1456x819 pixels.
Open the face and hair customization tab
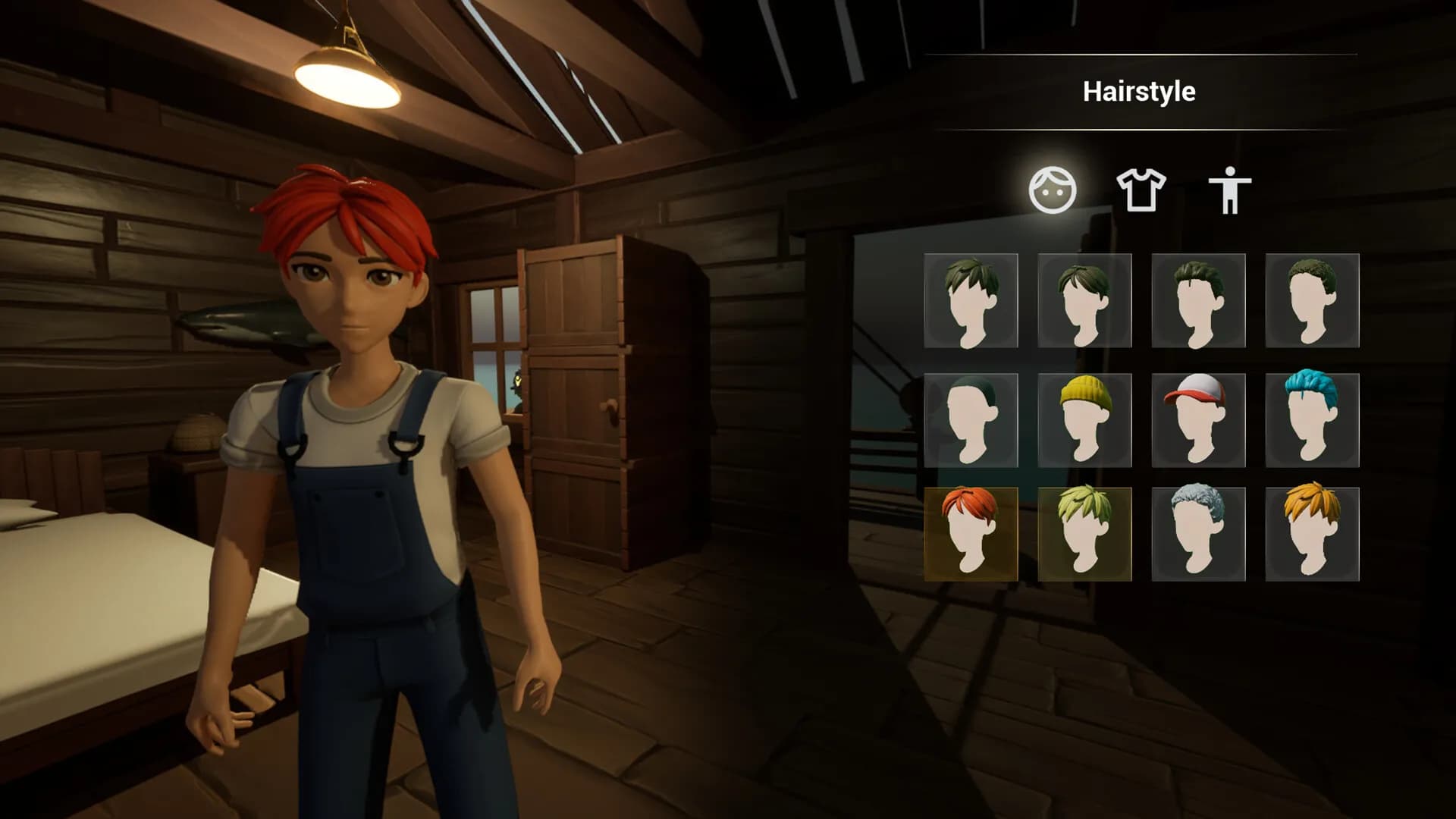coord(1052,190)
